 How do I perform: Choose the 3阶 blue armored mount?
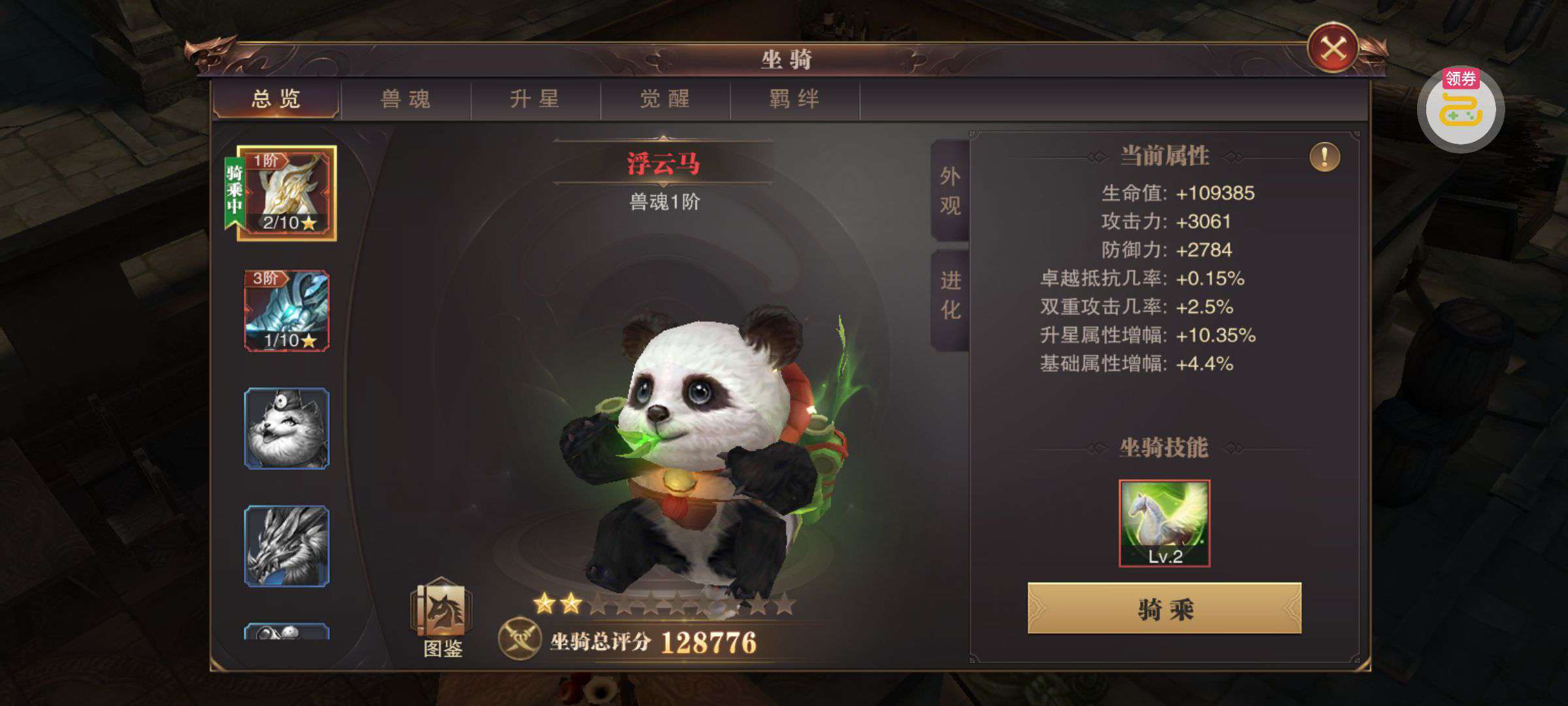(x=287, y=311)
